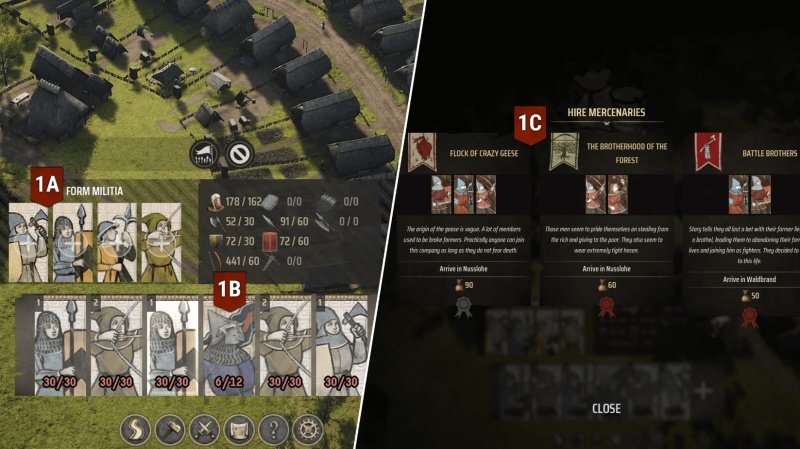Open help with the question mark icon
Viewport: 800px width, 449px height.
pos(273,429)
